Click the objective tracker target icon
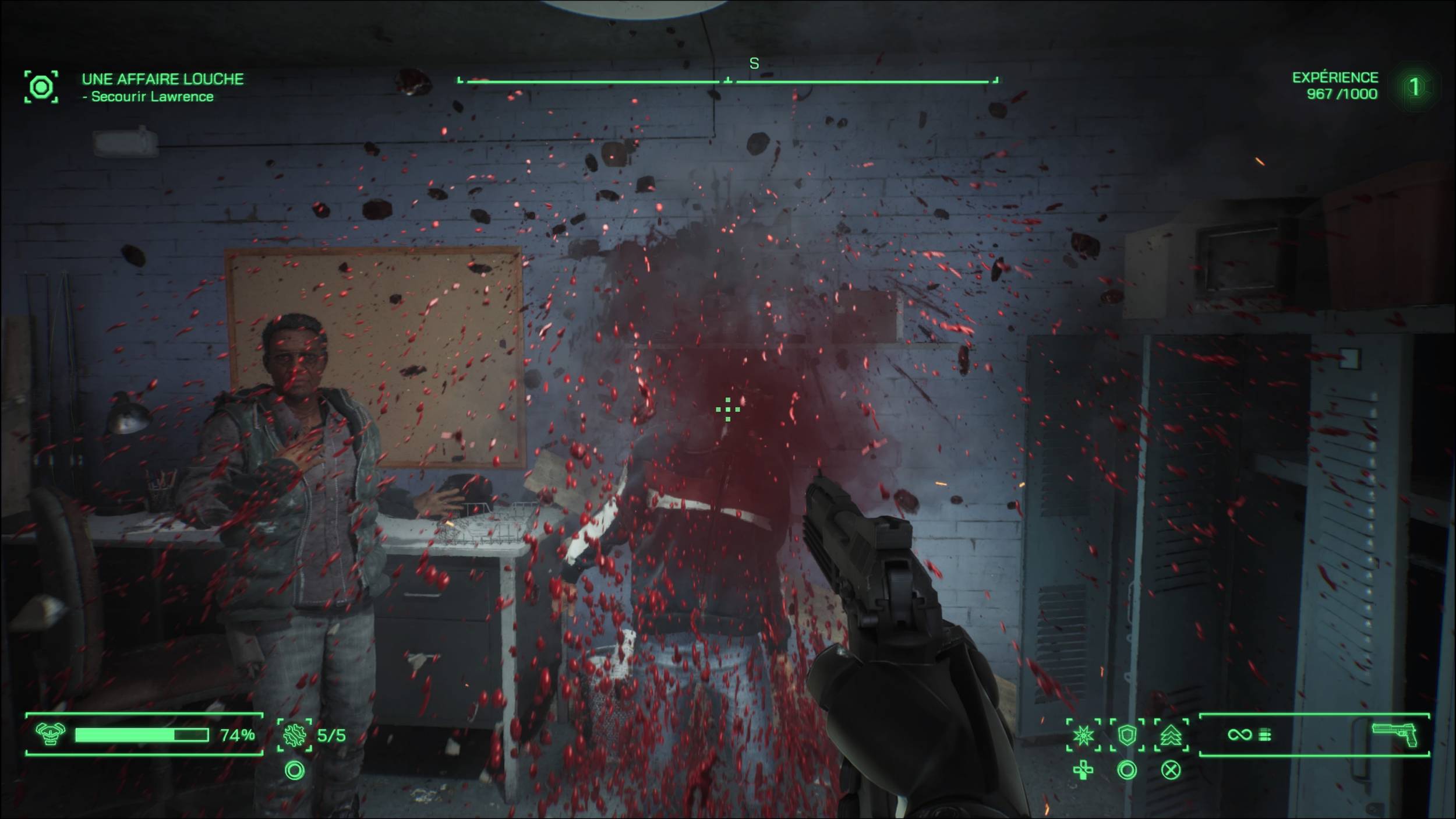Screen dimensions: 1456x819 point(41,87)
